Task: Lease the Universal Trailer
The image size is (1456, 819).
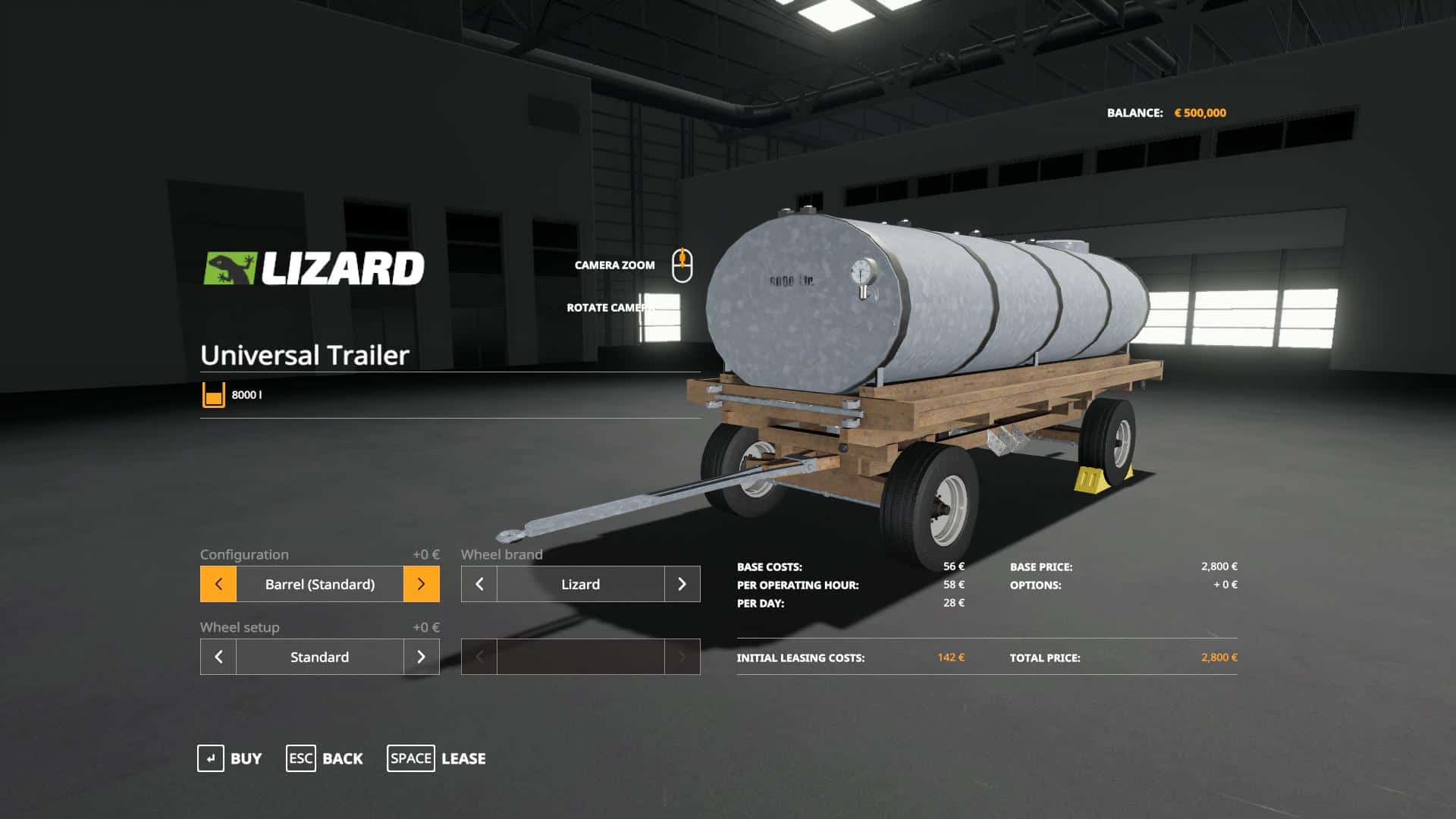Action: [437, 758]
